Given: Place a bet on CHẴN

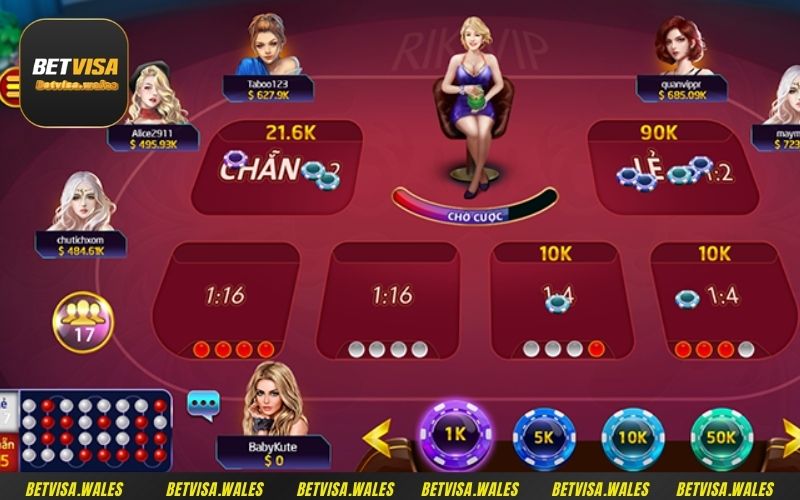Looking at the screenshot, I should 276,168.
